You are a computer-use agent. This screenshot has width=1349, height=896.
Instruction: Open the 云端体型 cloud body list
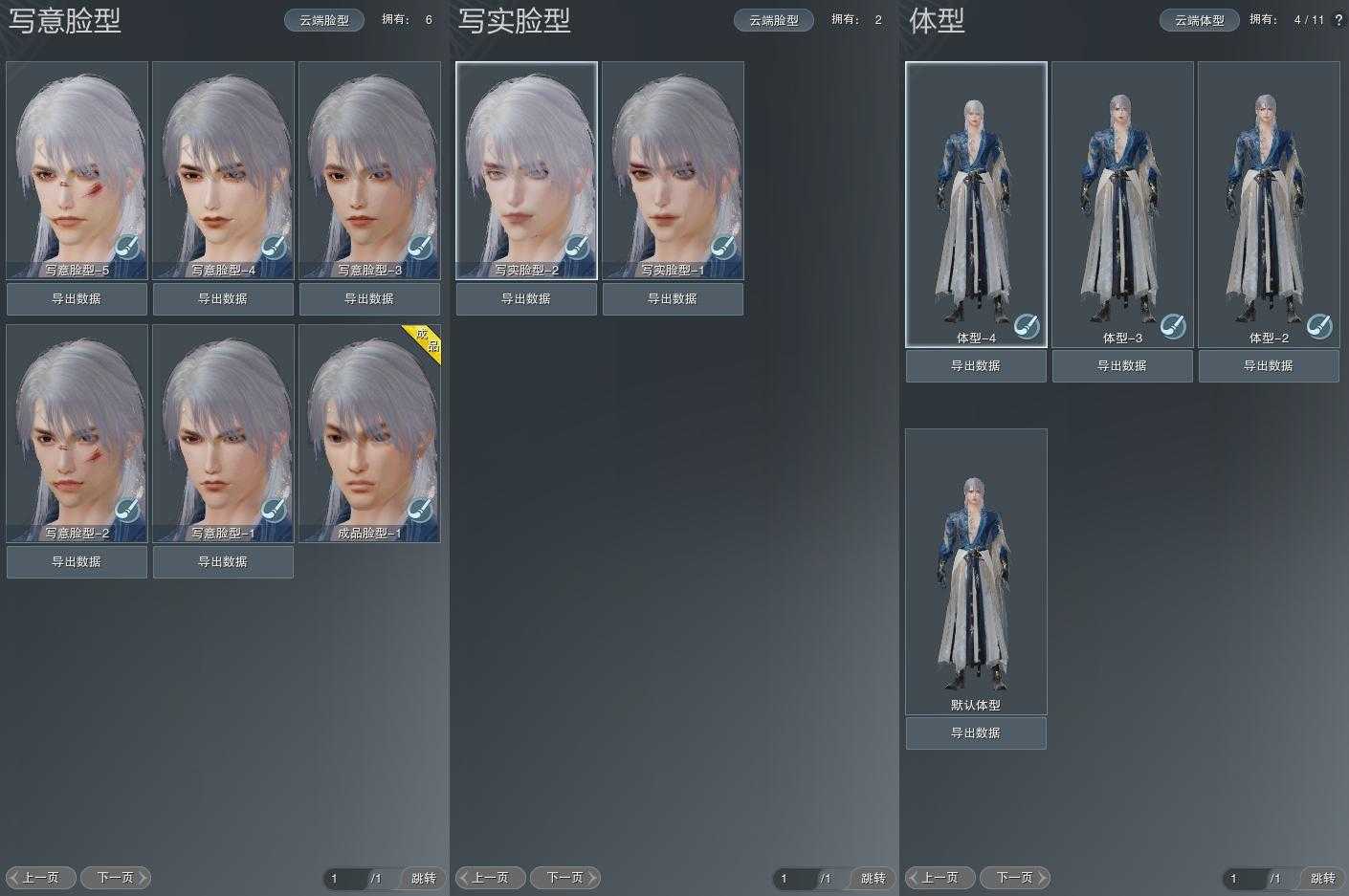1200,20
